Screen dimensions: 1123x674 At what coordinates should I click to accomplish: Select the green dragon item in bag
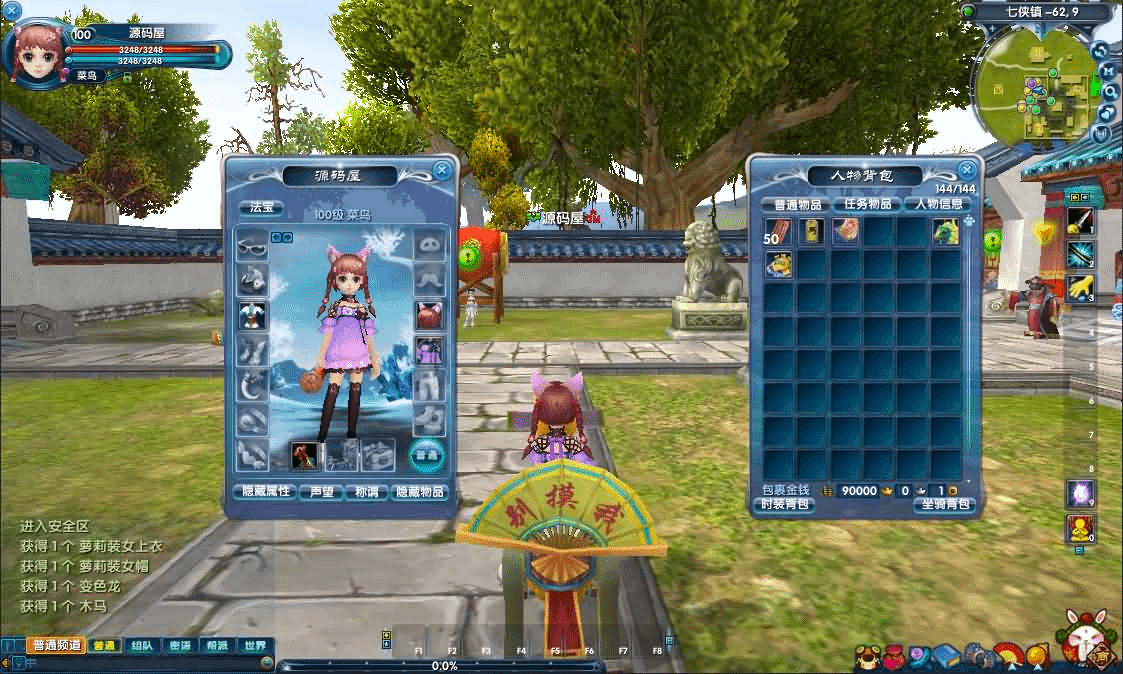click(x=945, y=232)
